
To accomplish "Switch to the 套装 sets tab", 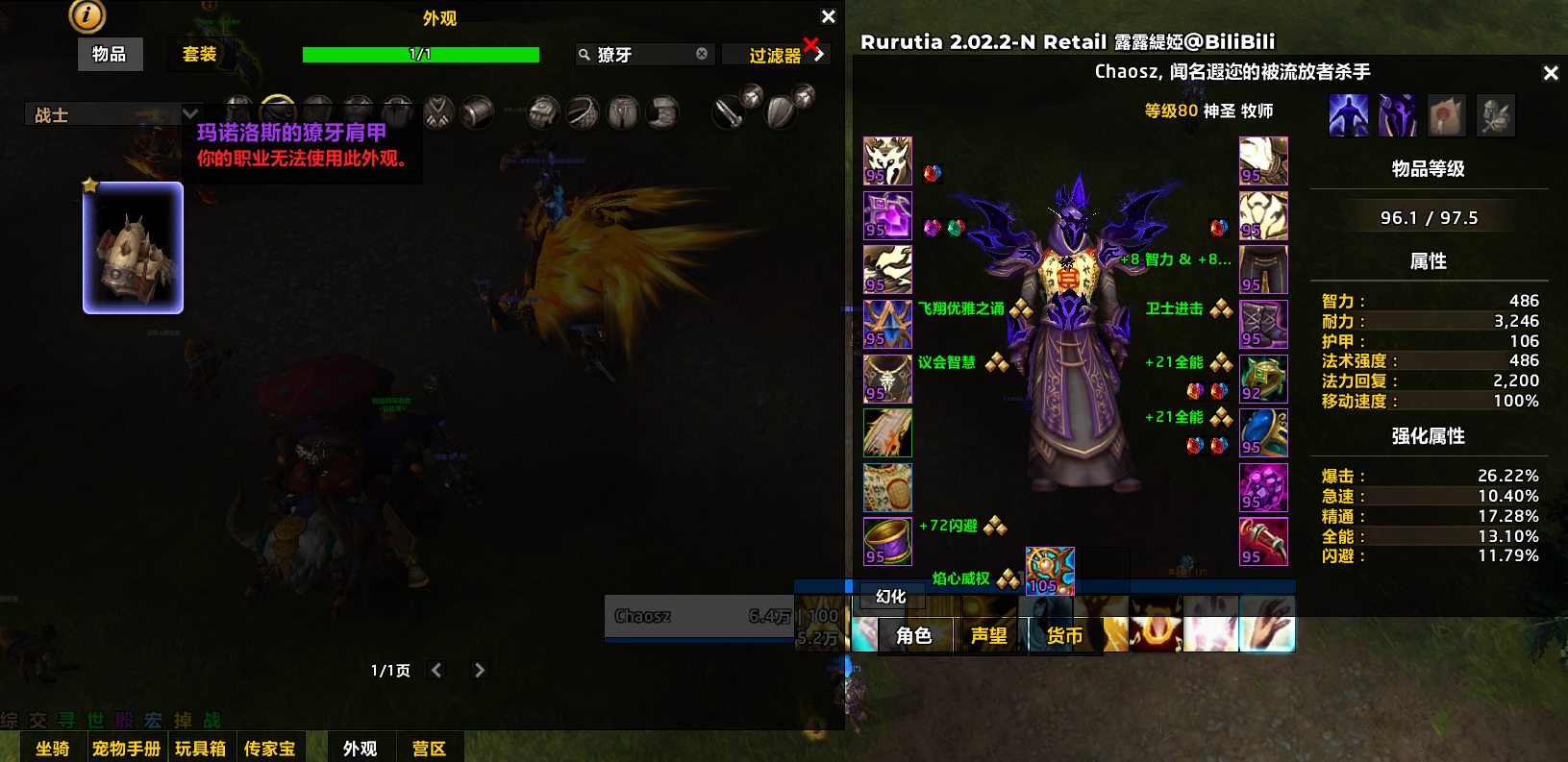I will point(200,55).
